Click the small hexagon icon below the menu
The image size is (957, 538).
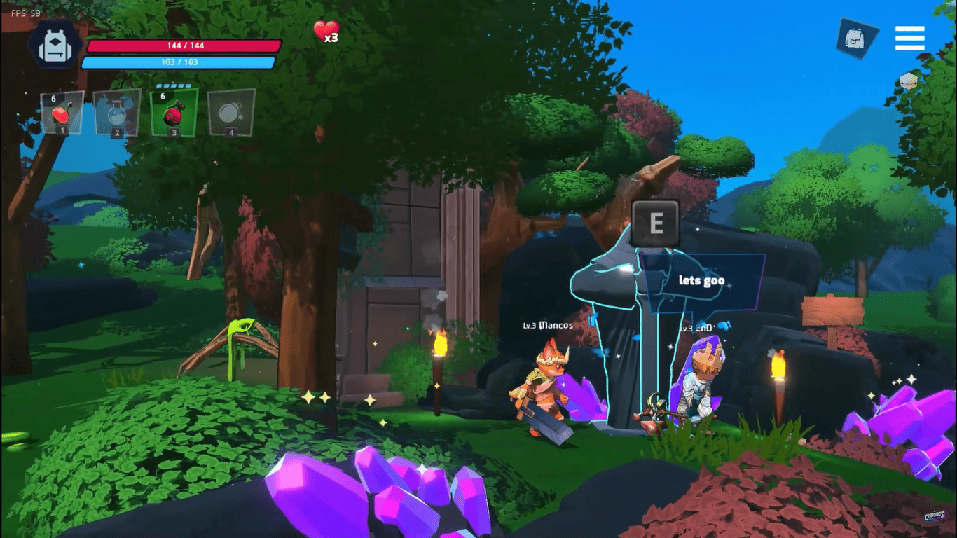point(908,82)
